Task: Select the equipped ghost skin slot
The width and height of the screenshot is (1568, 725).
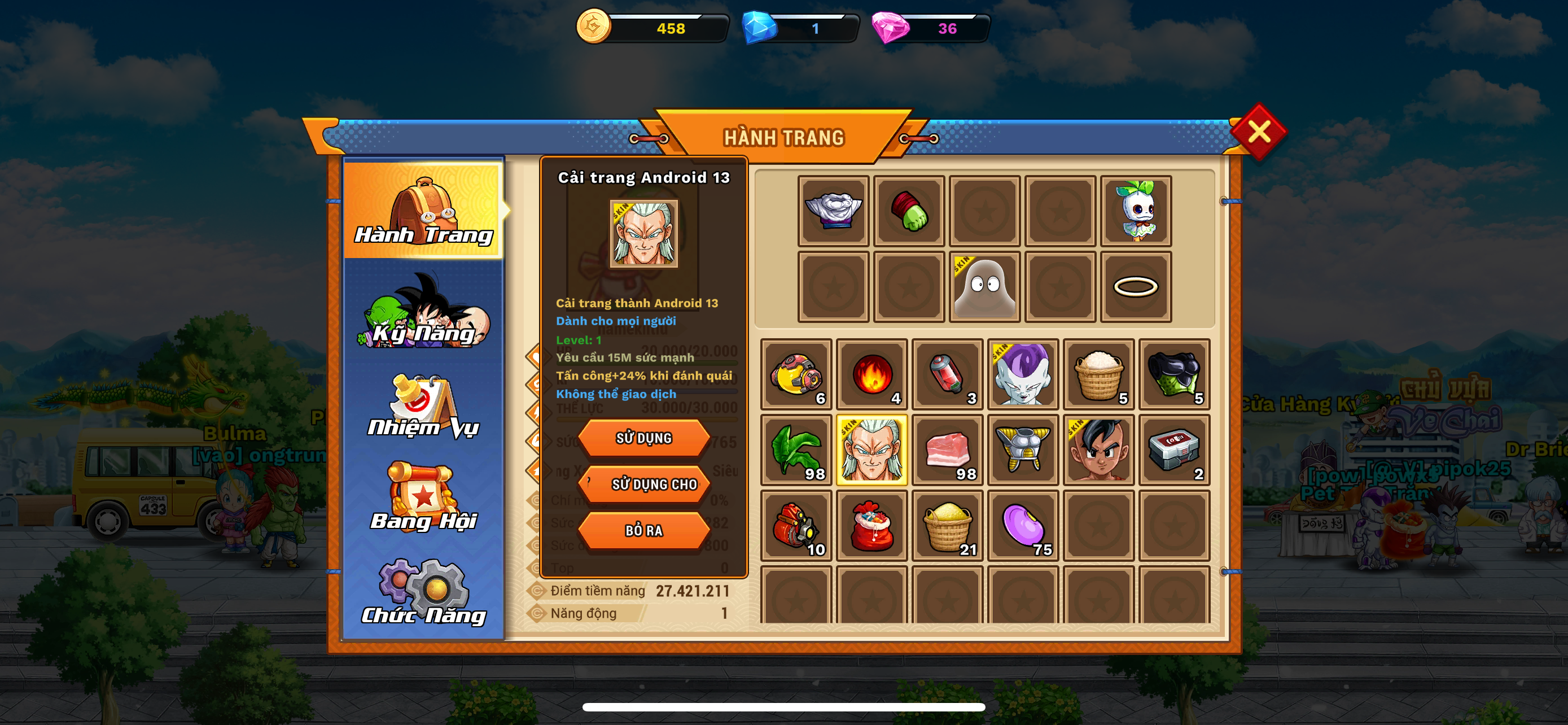Action: point(984,287)
